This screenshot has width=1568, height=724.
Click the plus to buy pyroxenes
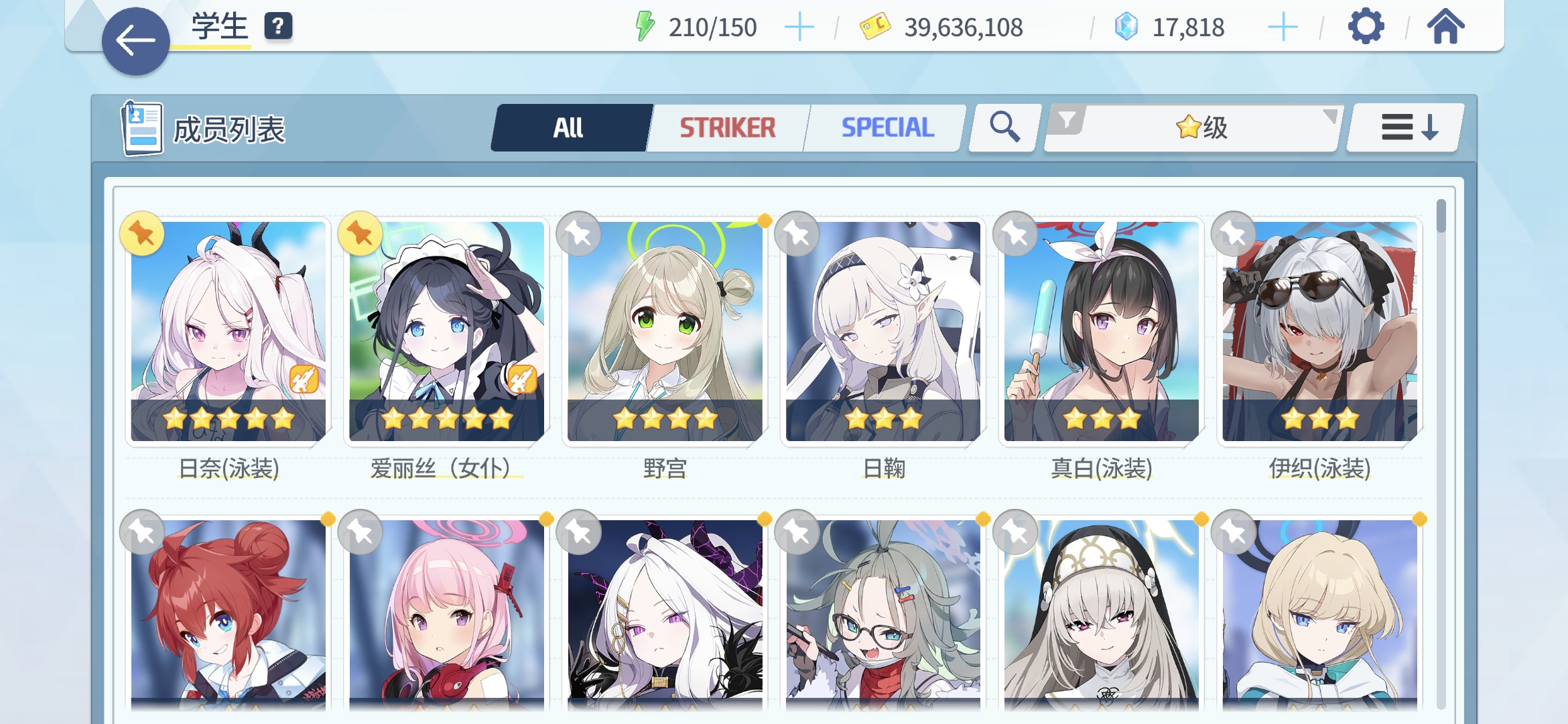pyautogui.click(x=1282, y=27)
